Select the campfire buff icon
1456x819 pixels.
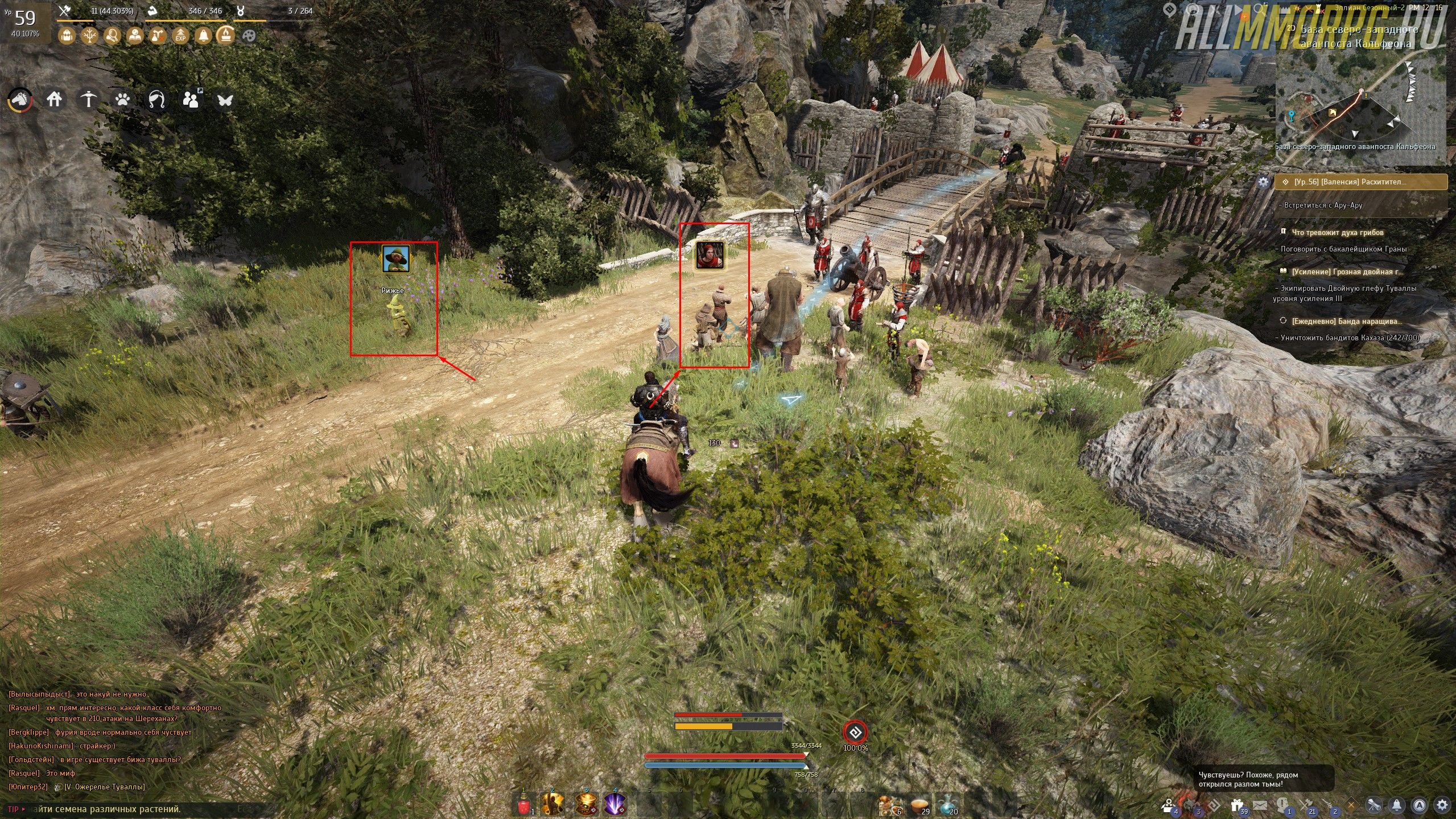[x=226, y=36]
